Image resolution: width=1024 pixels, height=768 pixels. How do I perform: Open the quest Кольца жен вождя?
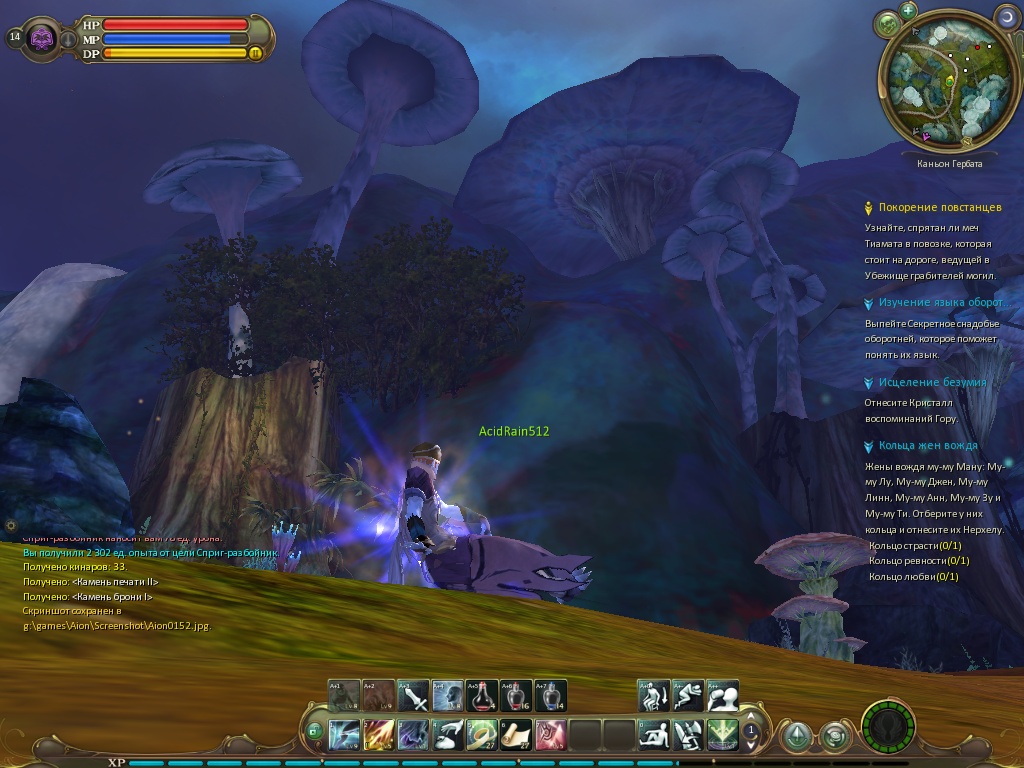[928, 445]
